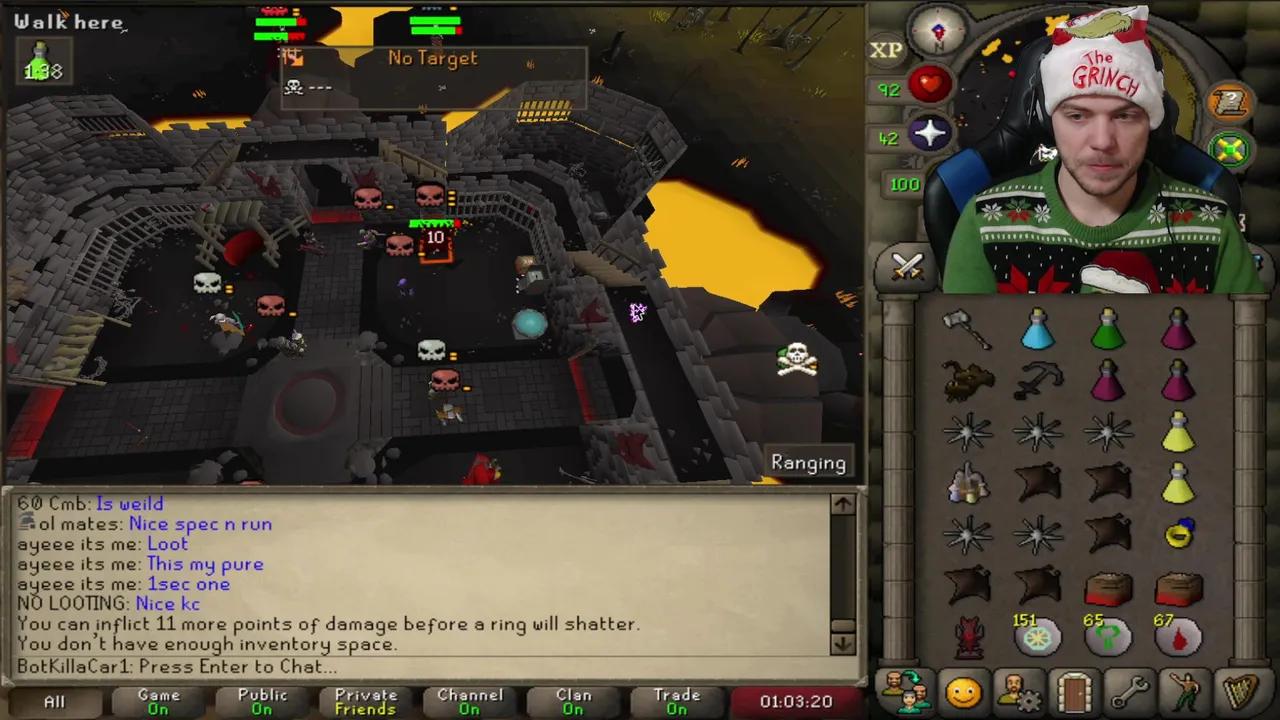Switch to the Game chat tab

pyautogui.click(x=159, y=701)
